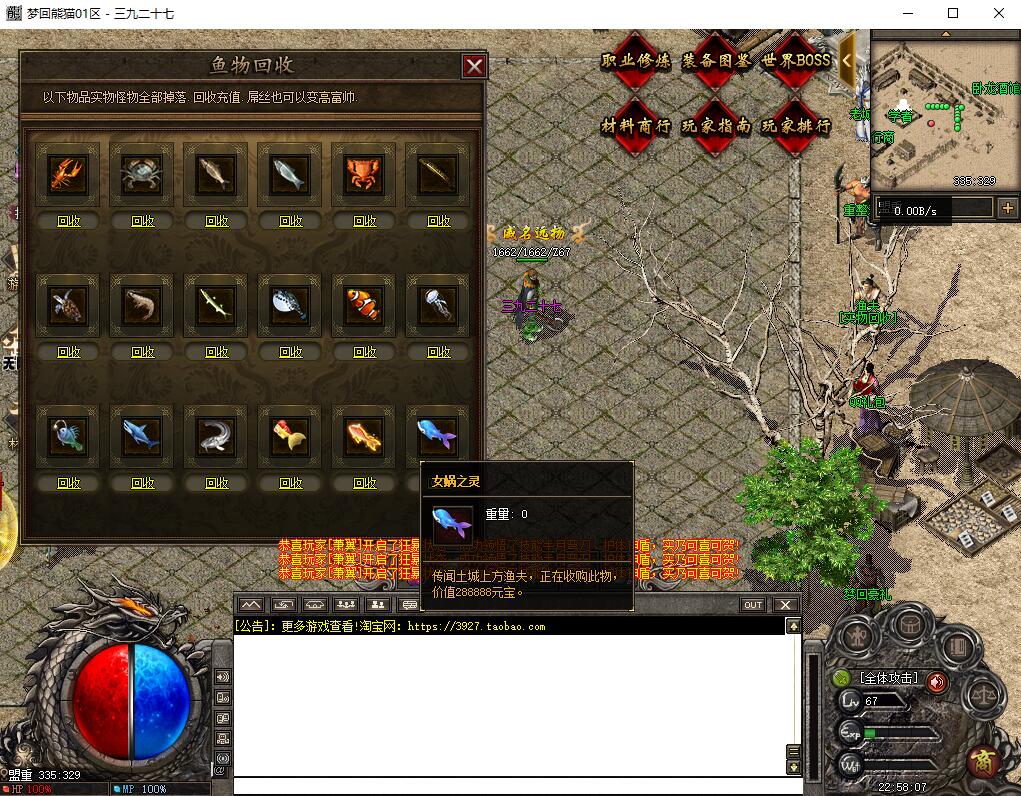
Task: Open the 材料商行 material shop
Action: click(636, 126)
